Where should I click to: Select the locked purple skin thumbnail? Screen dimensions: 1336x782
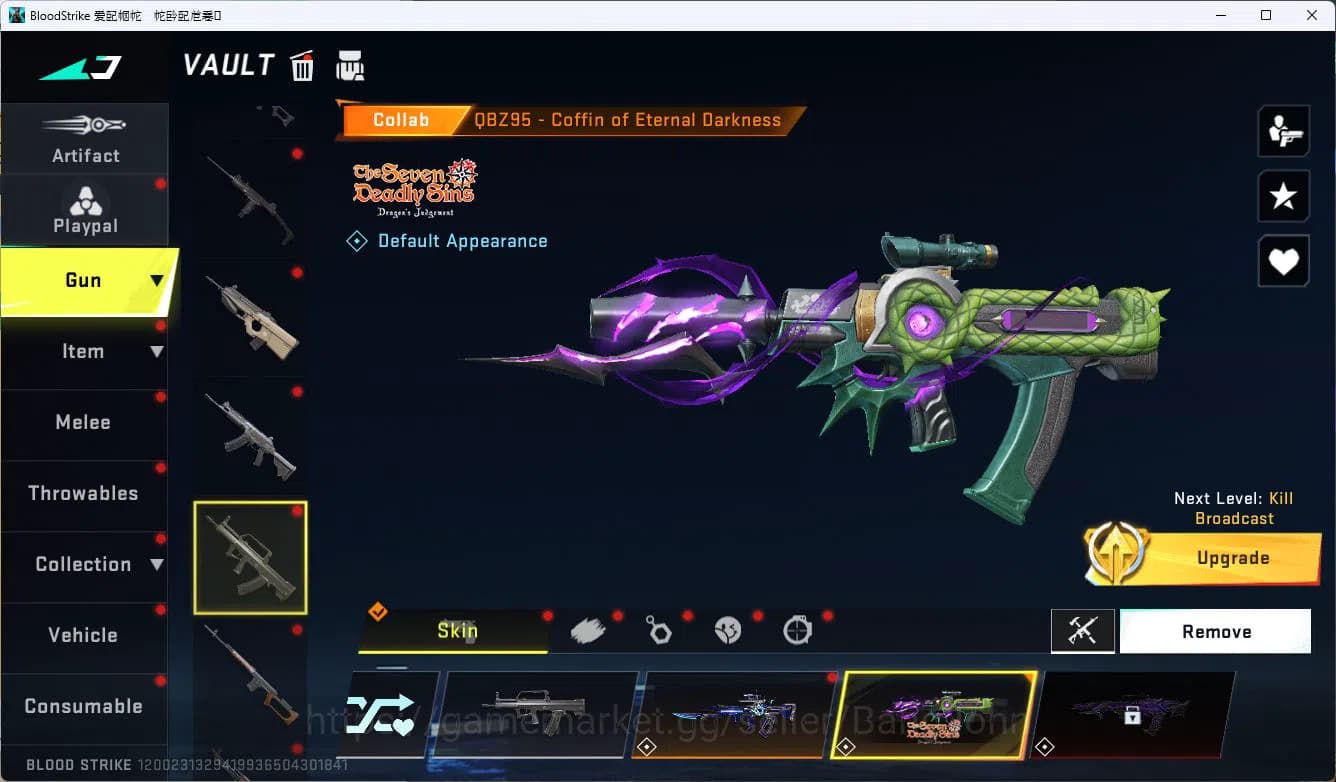(1133, 714)
